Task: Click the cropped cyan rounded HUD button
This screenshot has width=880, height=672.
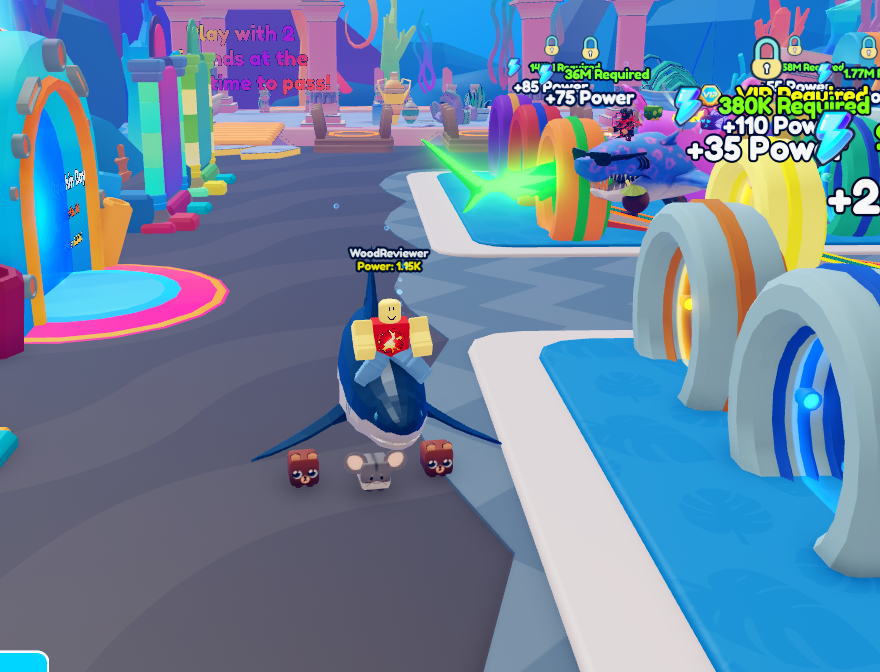Action: click(x=22, y=662)
